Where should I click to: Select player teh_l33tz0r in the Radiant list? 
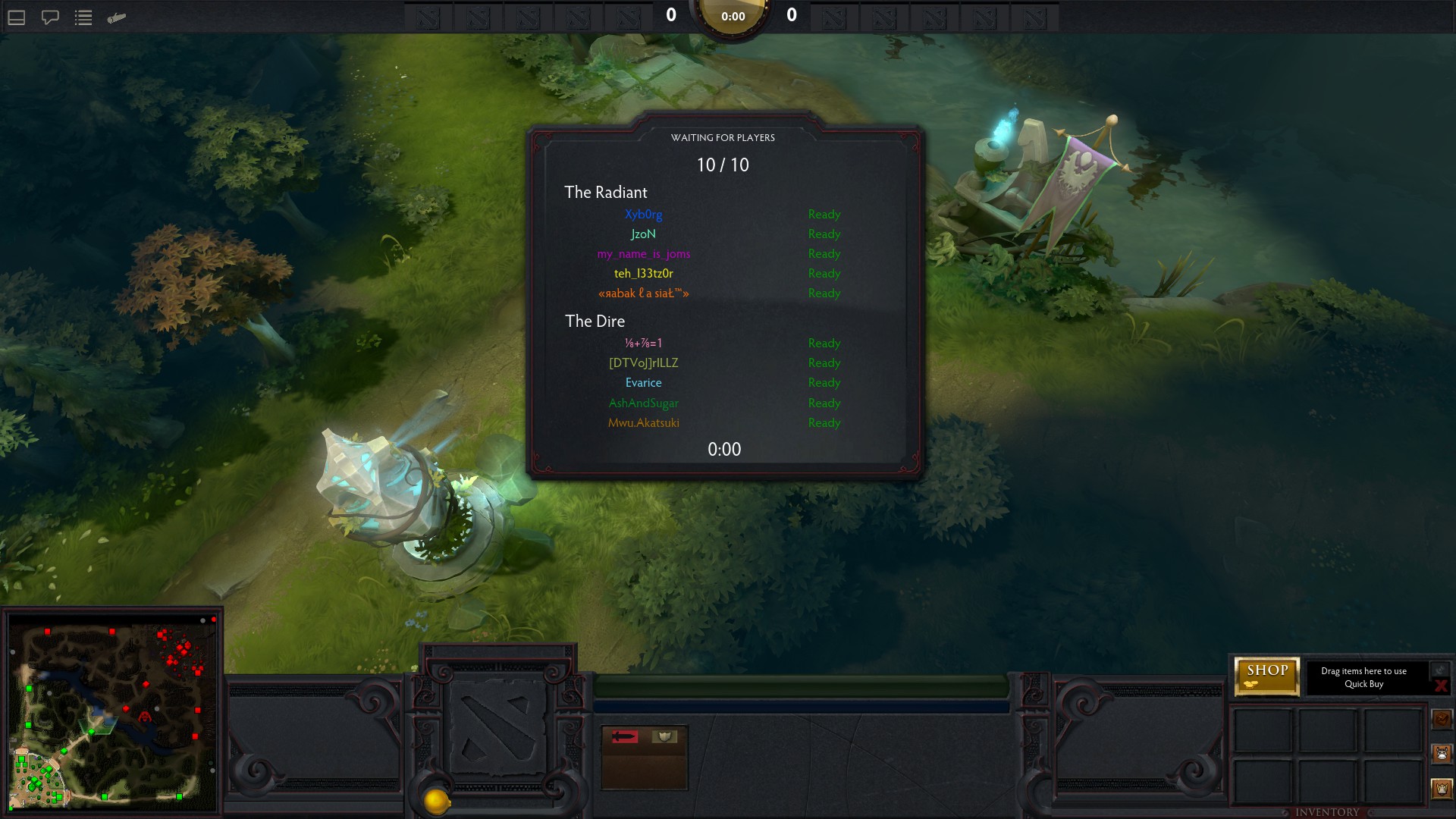(643, 274)
